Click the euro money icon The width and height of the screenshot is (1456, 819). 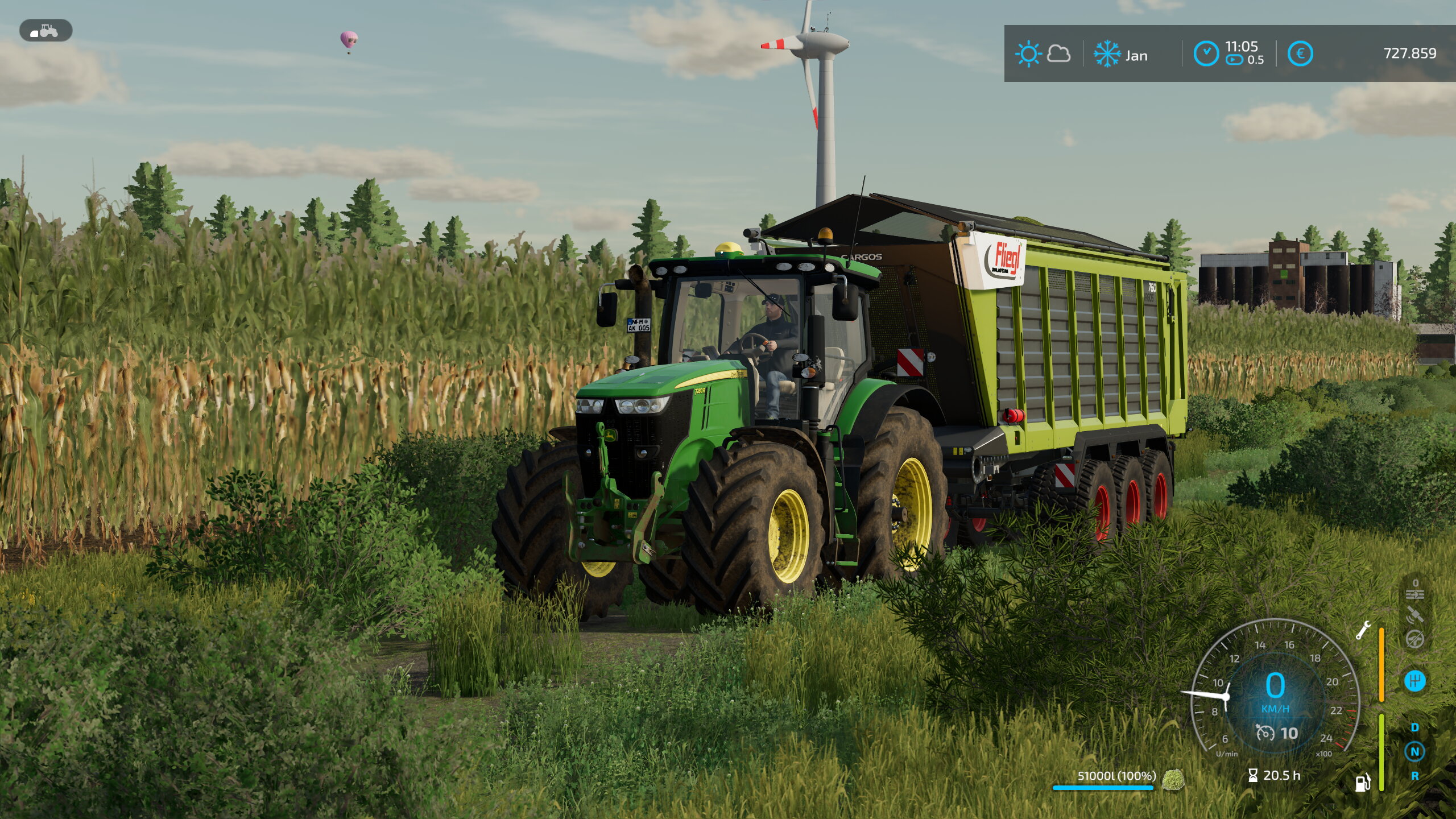pyautogui.click(x=1300, y=54)
